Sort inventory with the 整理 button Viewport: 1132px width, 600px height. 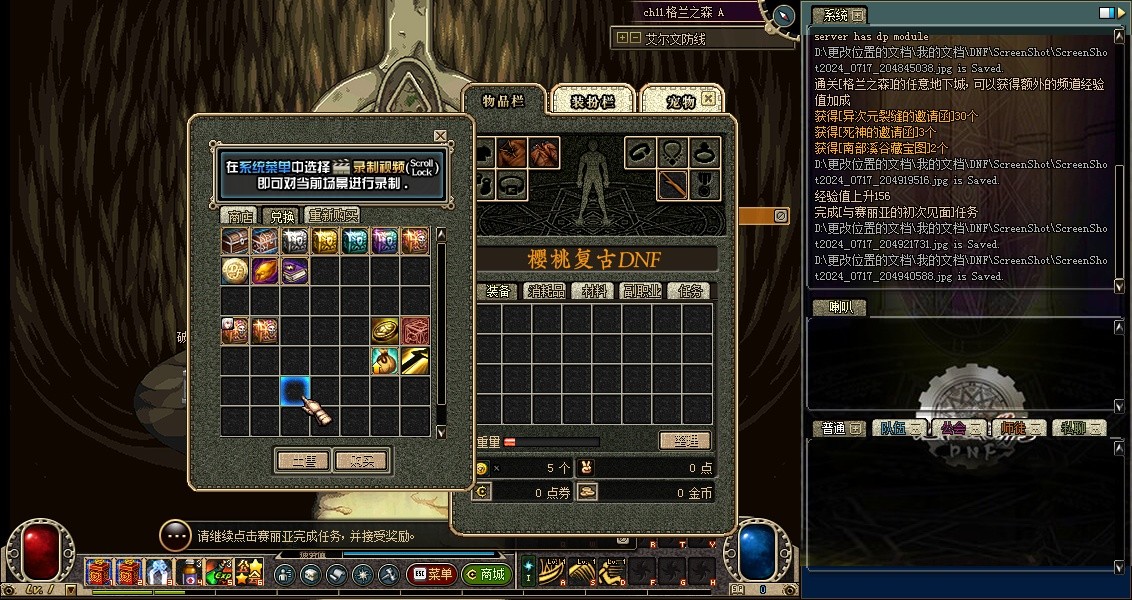tap(685, 441)
